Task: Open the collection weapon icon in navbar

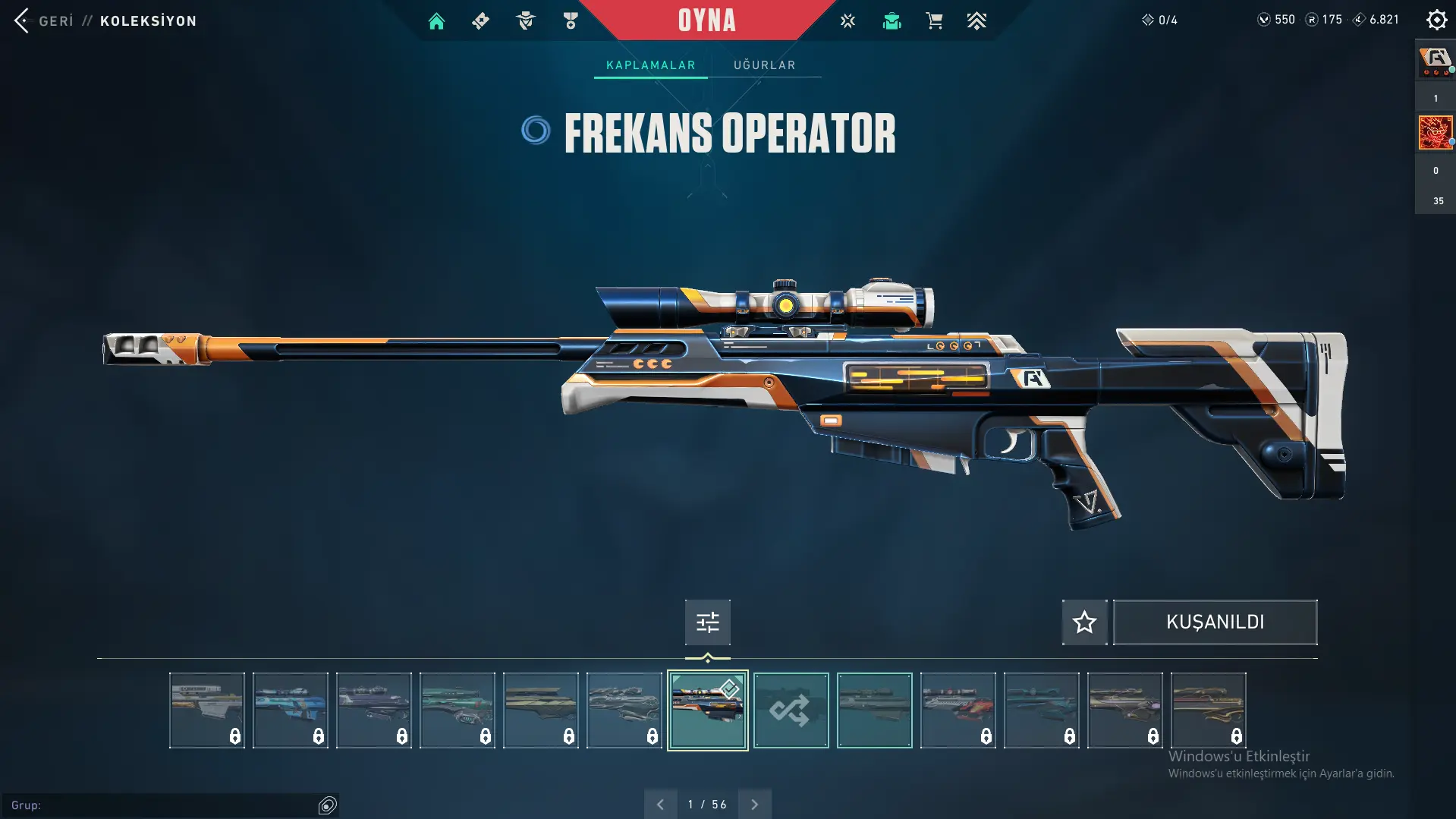Action: coord(480,21)
